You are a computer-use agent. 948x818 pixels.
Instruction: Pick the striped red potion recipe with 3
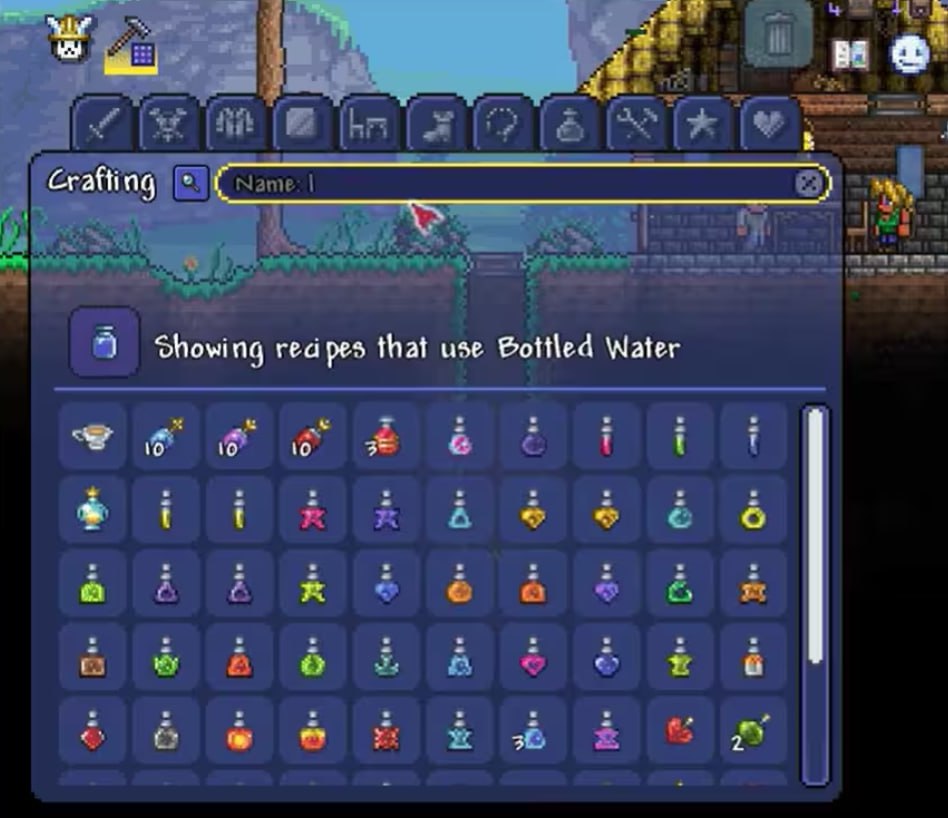386,436
